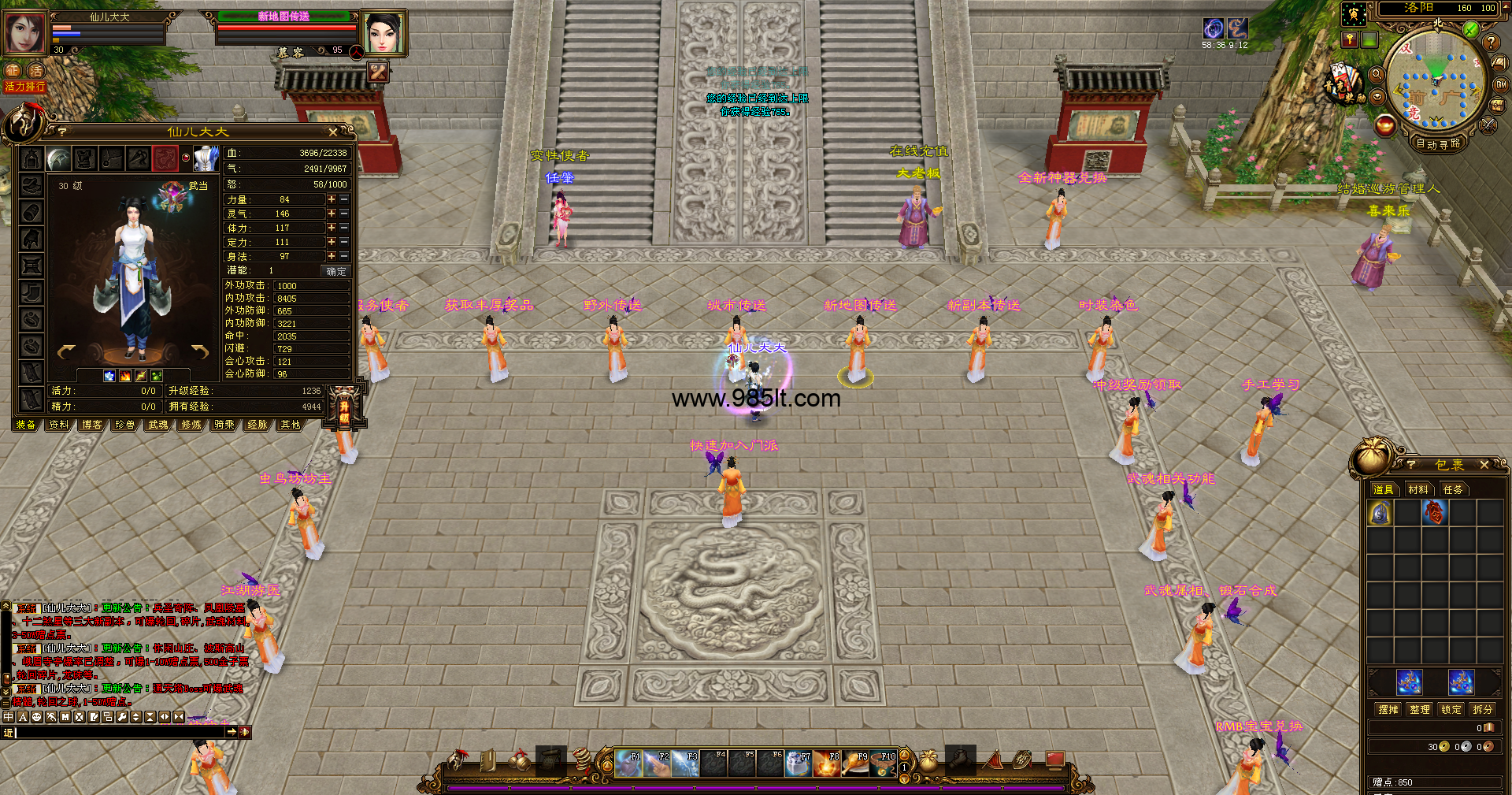This screenshot has width=1512, height=795.
Task: Close the character panel 仙儿大大
Action: coord(332,132)
